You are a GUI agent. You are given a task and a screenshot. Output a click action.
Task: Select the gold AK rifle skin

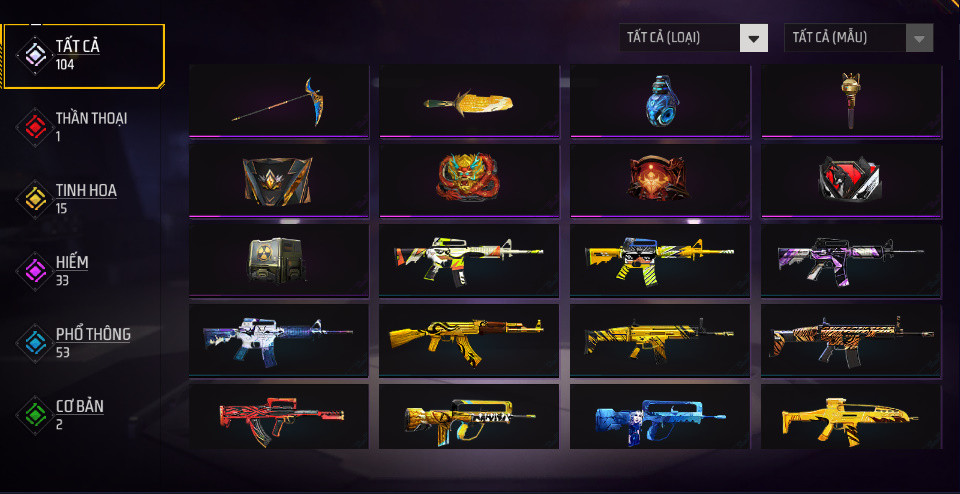469,339
